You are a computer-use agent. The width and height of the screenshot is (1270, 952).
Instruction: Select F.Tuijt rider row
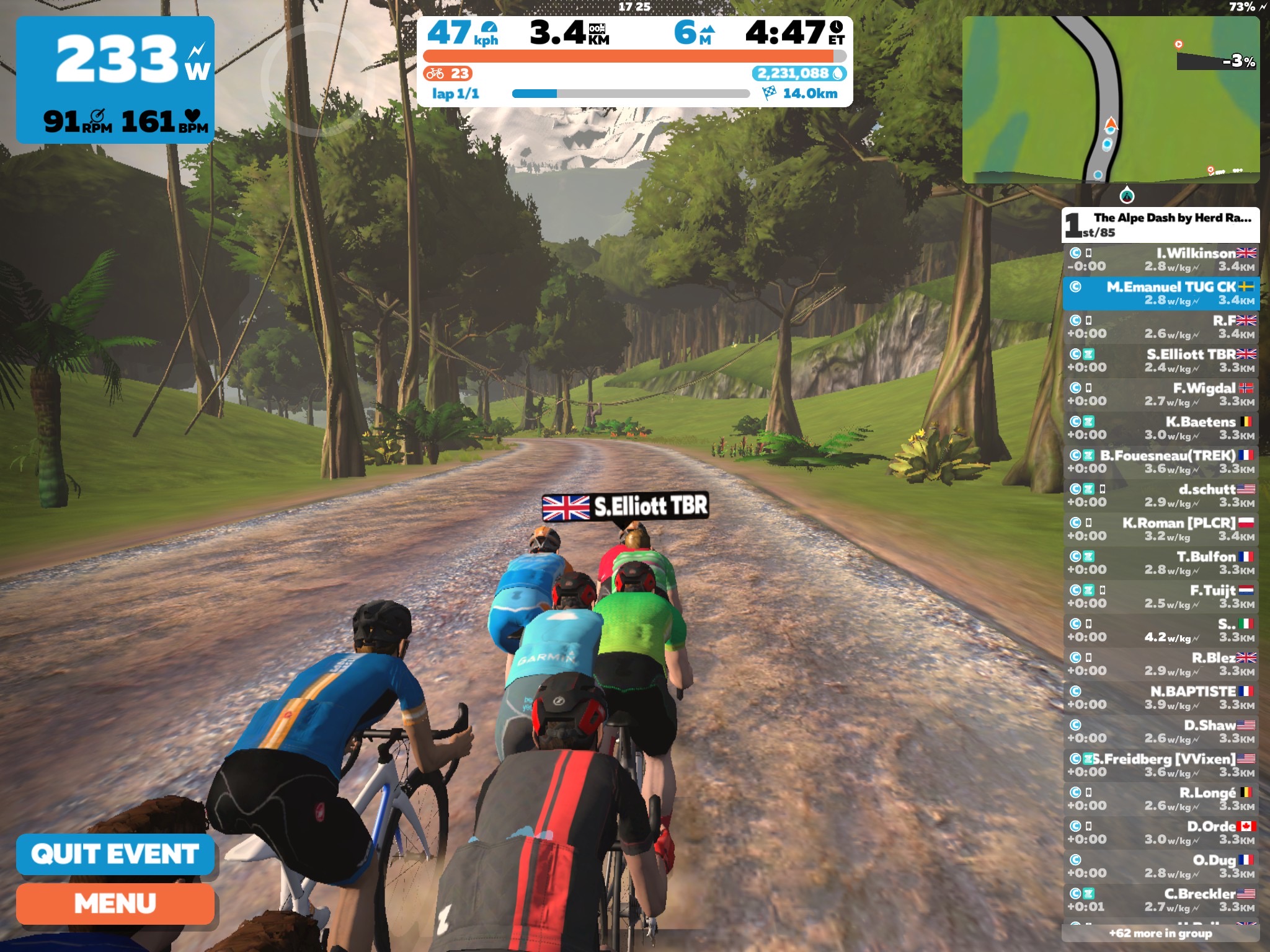tap(1160, 596)
